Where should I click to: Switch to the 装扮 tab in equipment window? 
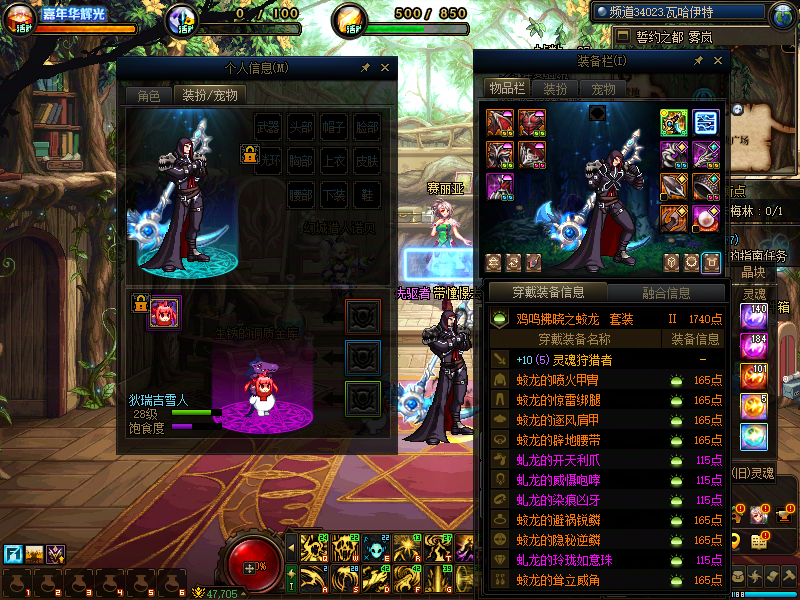tap(556, 89)
